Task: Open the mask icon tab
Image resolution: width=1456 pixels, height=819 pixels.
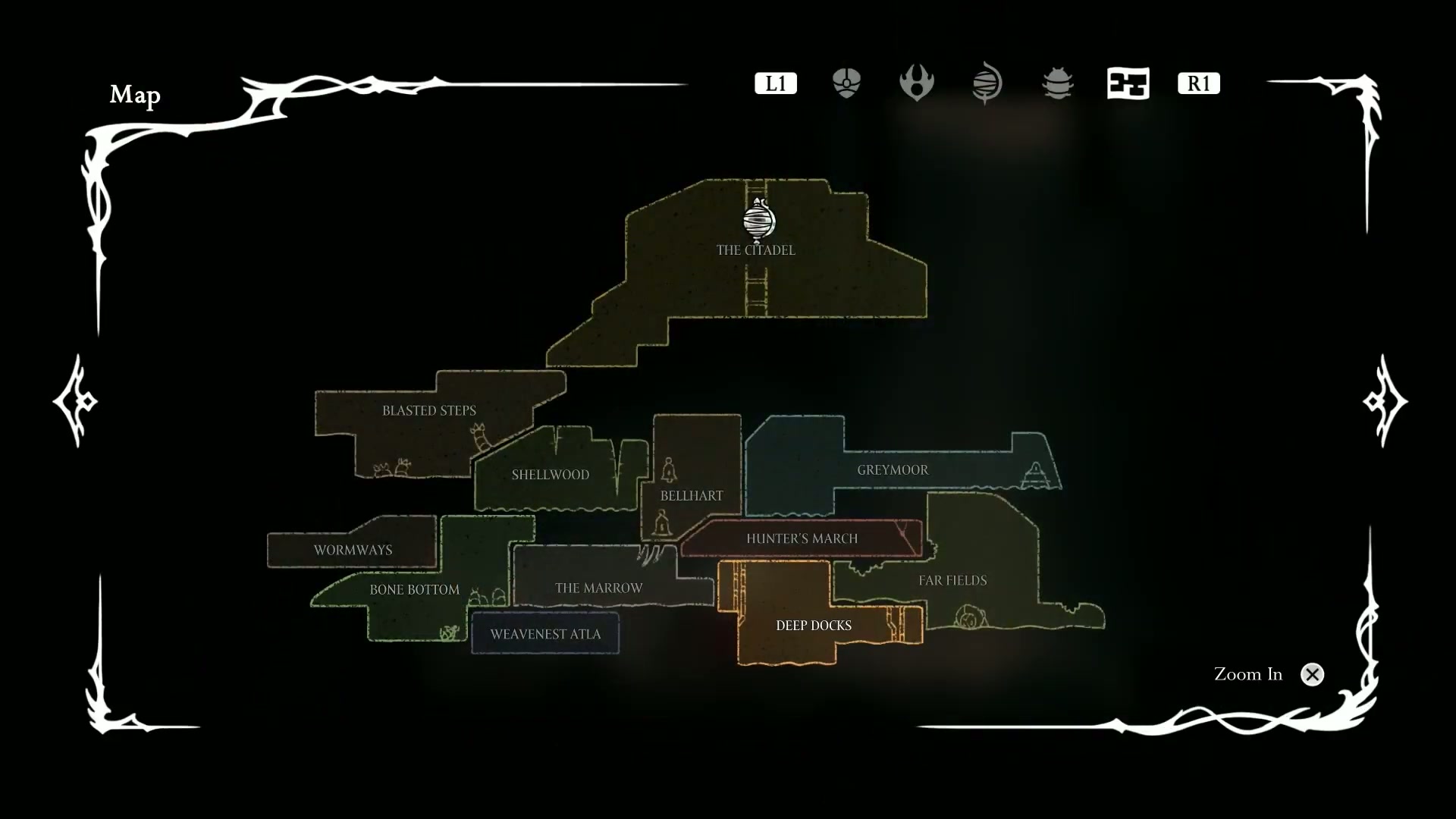Action: tap(846, 83)
